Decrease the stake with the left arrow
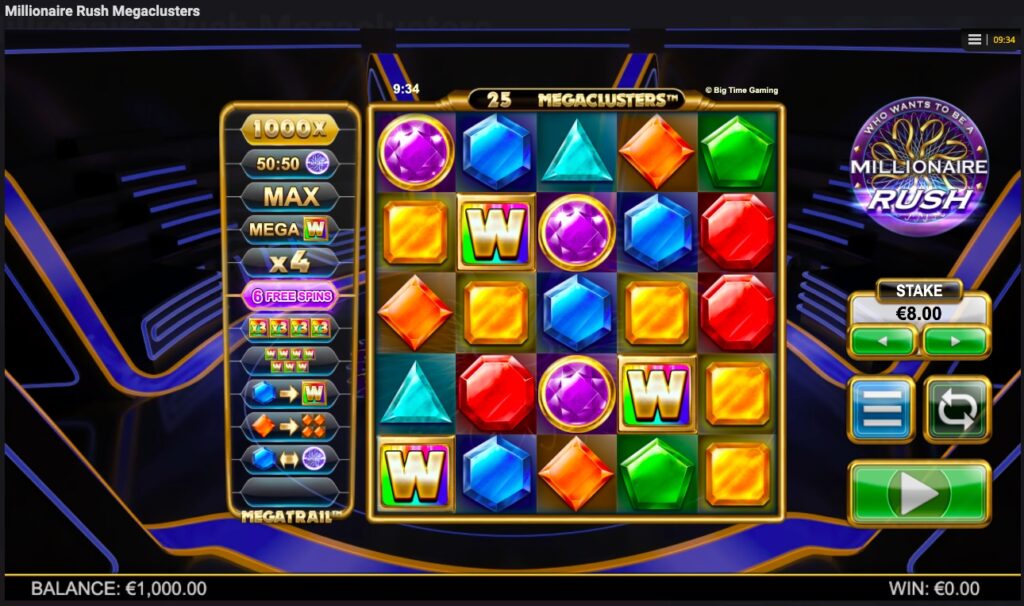The image size is (1024, 606). (x=882, y=342)
